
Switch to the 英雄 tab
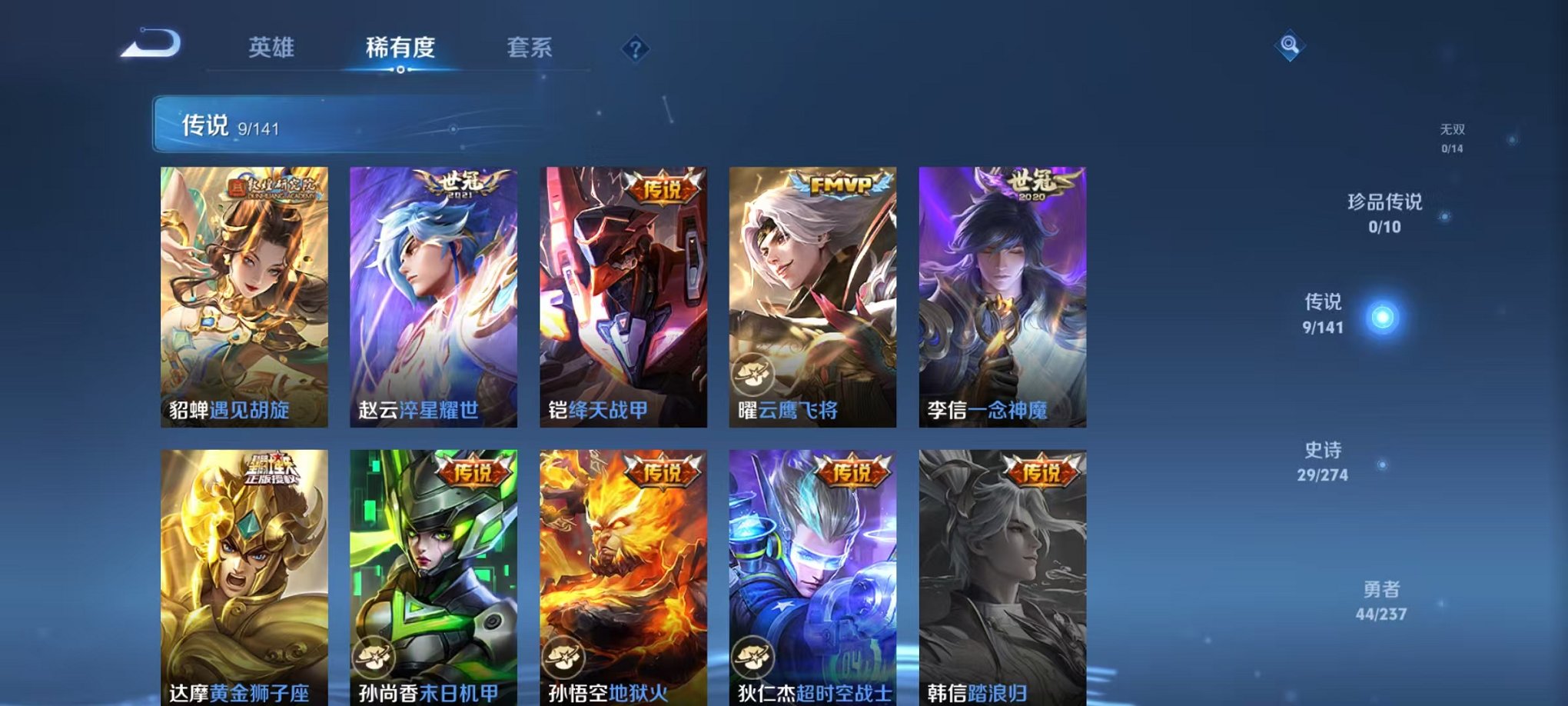tap(273, 47)
